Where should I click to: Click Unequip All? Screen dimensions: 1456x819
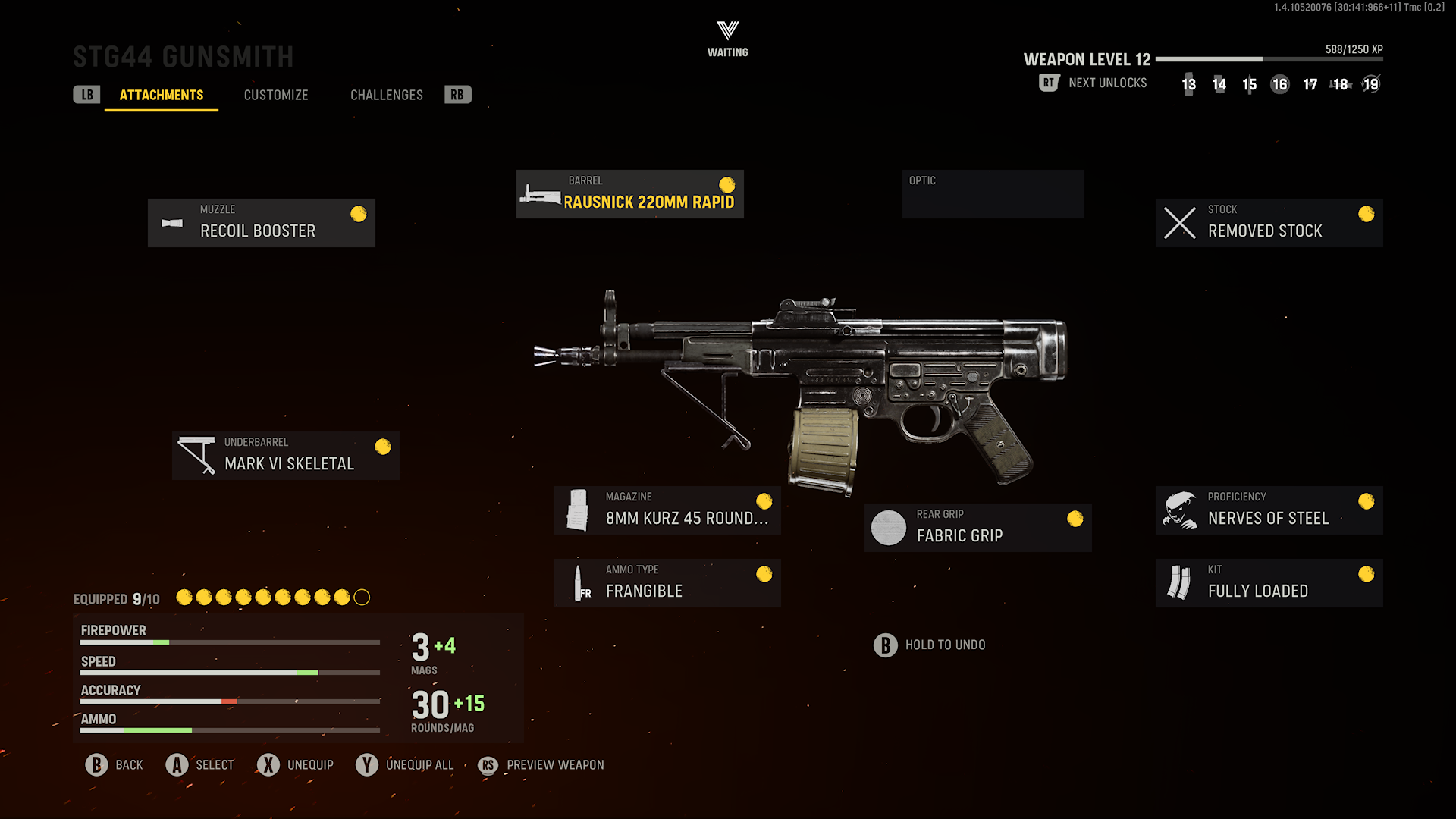click(x=419, y=764)
